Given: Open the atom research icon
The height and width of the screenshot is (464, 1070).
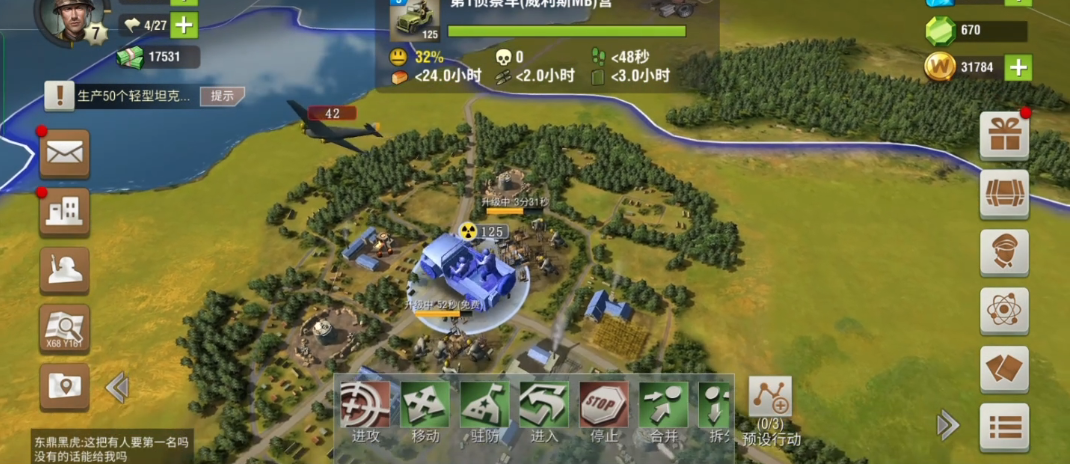Looking at the screenshot, I should point(1003,311).
